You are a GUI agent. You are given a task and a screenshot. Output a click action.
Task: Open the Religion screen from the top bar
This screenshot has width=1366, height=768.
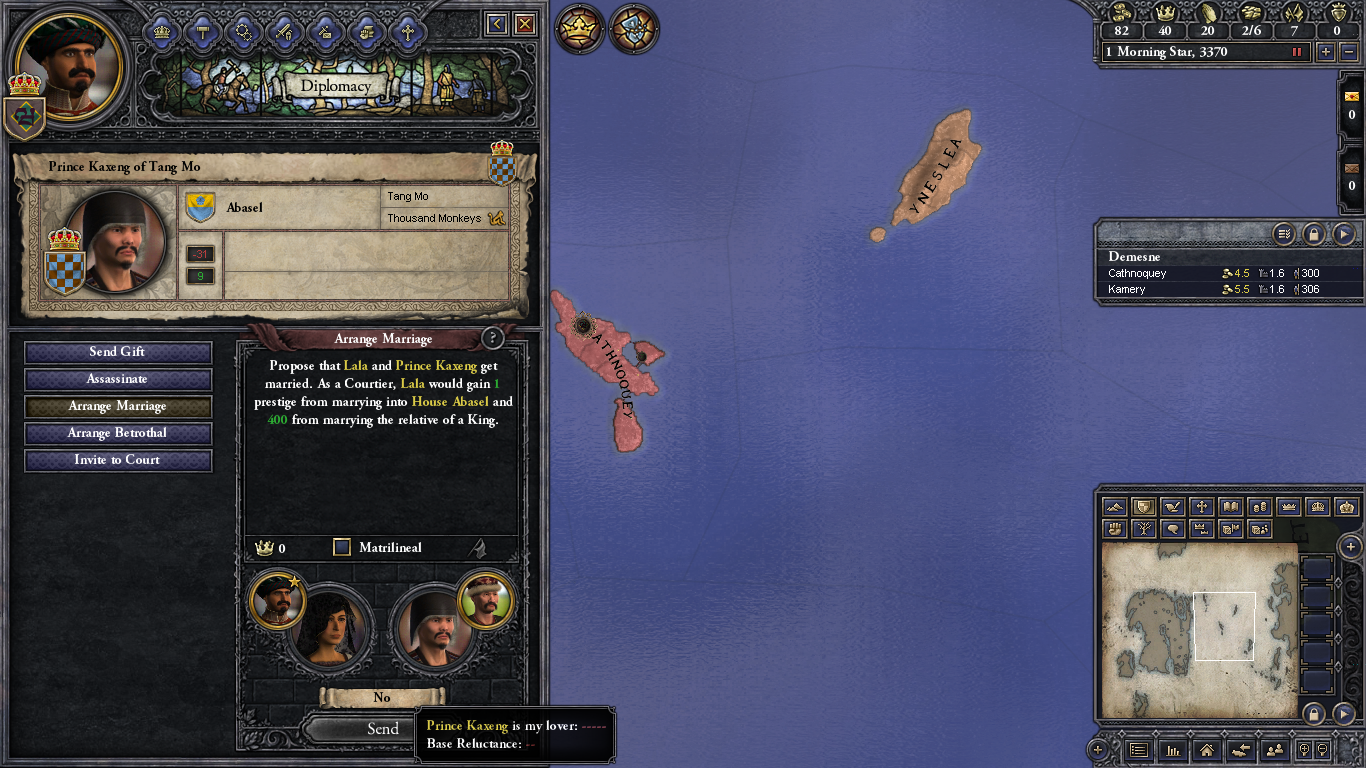tap(407, 30)
